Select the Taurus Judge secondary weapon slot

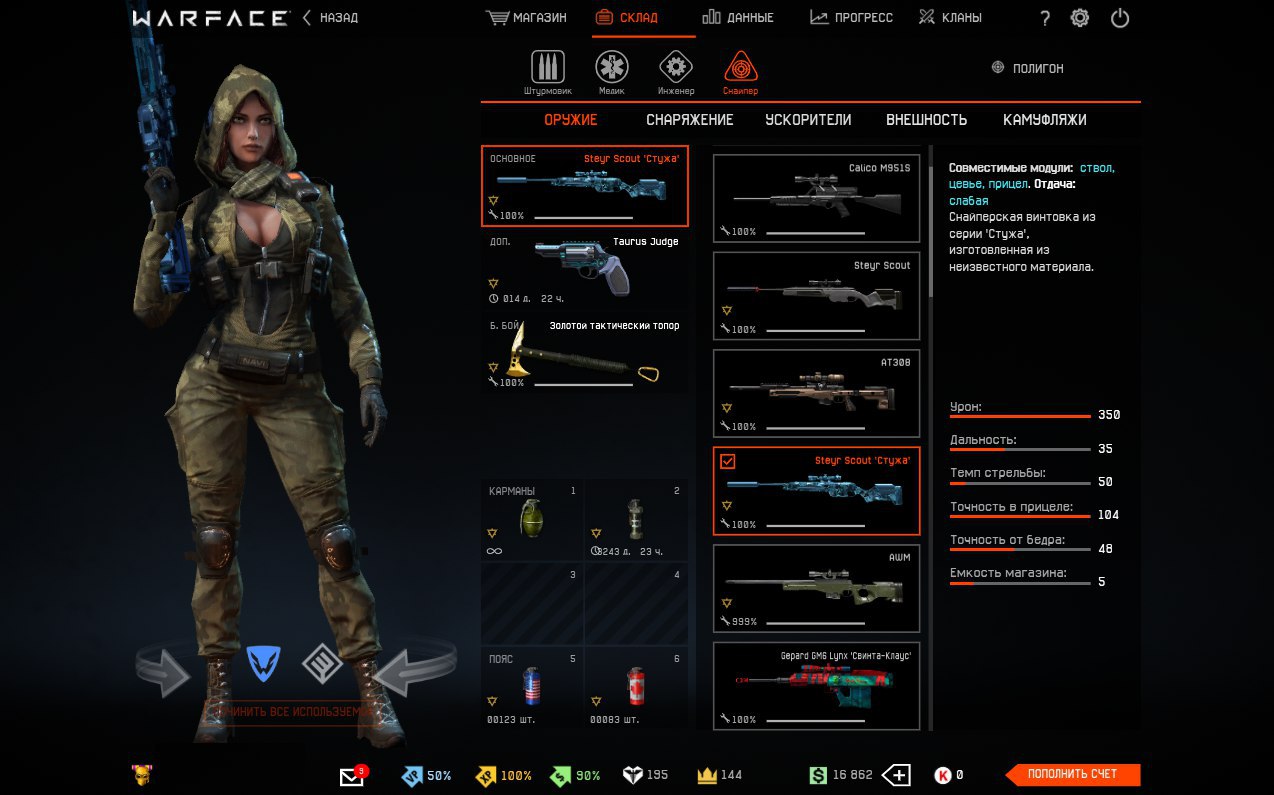tap(585, 270)
